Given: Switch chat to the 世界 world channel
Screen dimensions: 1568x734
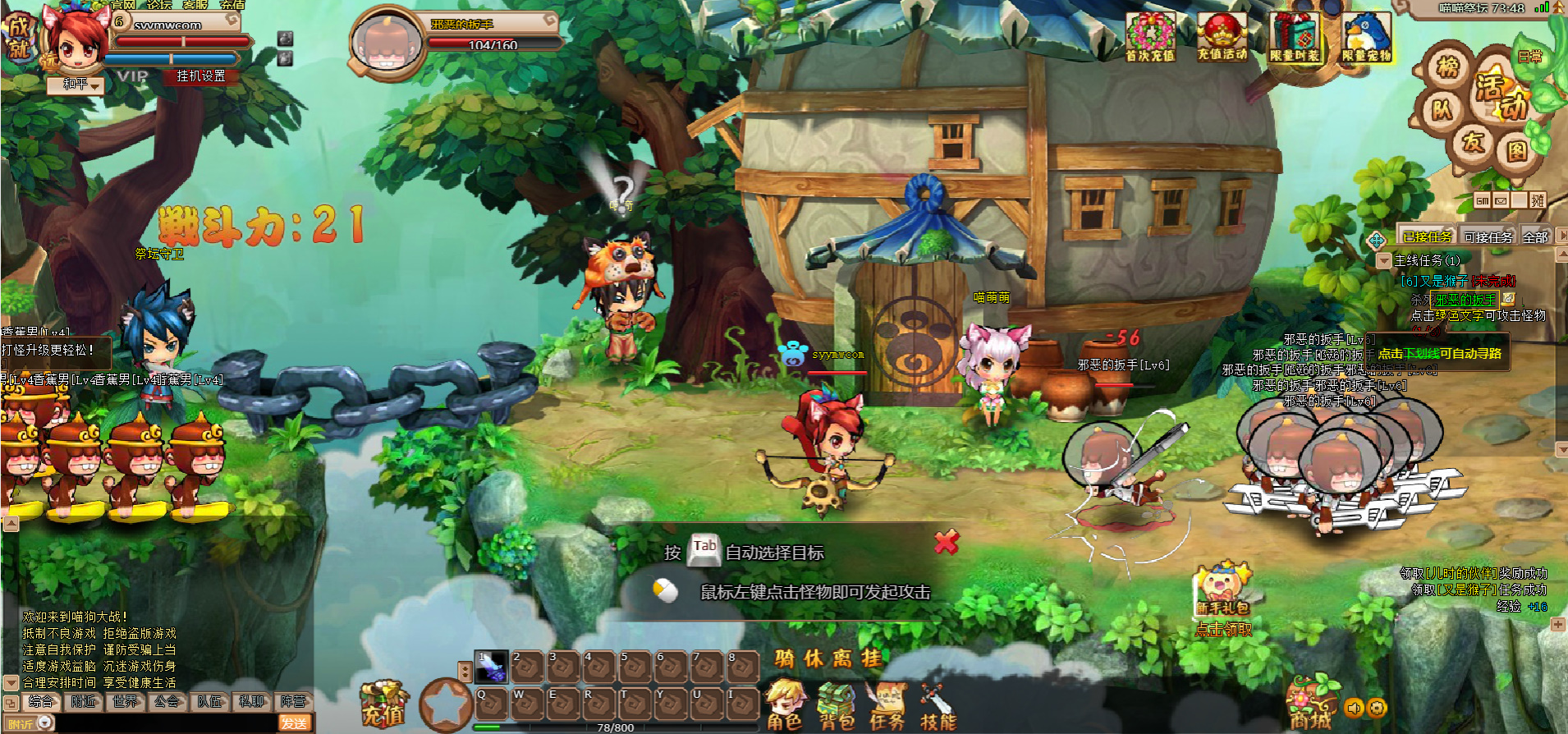Looking at the screenshot, I should (x=126, y=702).
